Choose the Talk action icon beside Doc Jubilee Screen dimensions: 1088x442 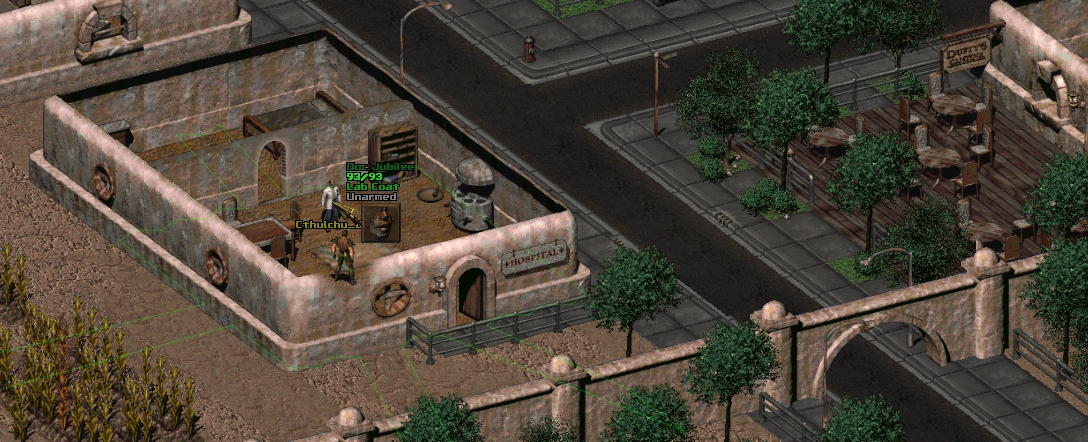[381, 223]
